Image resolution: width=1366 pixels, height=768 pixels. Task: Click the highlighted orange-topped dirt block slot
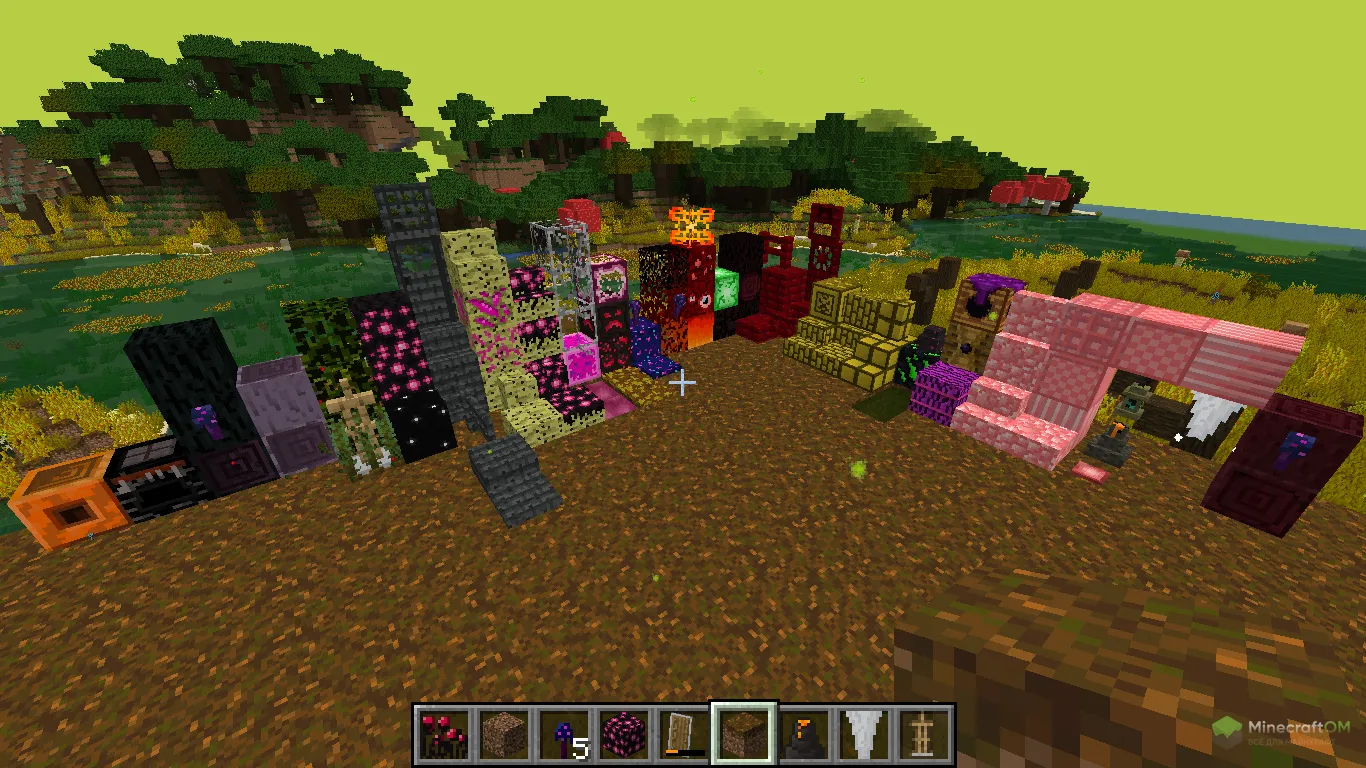[744, 735]
